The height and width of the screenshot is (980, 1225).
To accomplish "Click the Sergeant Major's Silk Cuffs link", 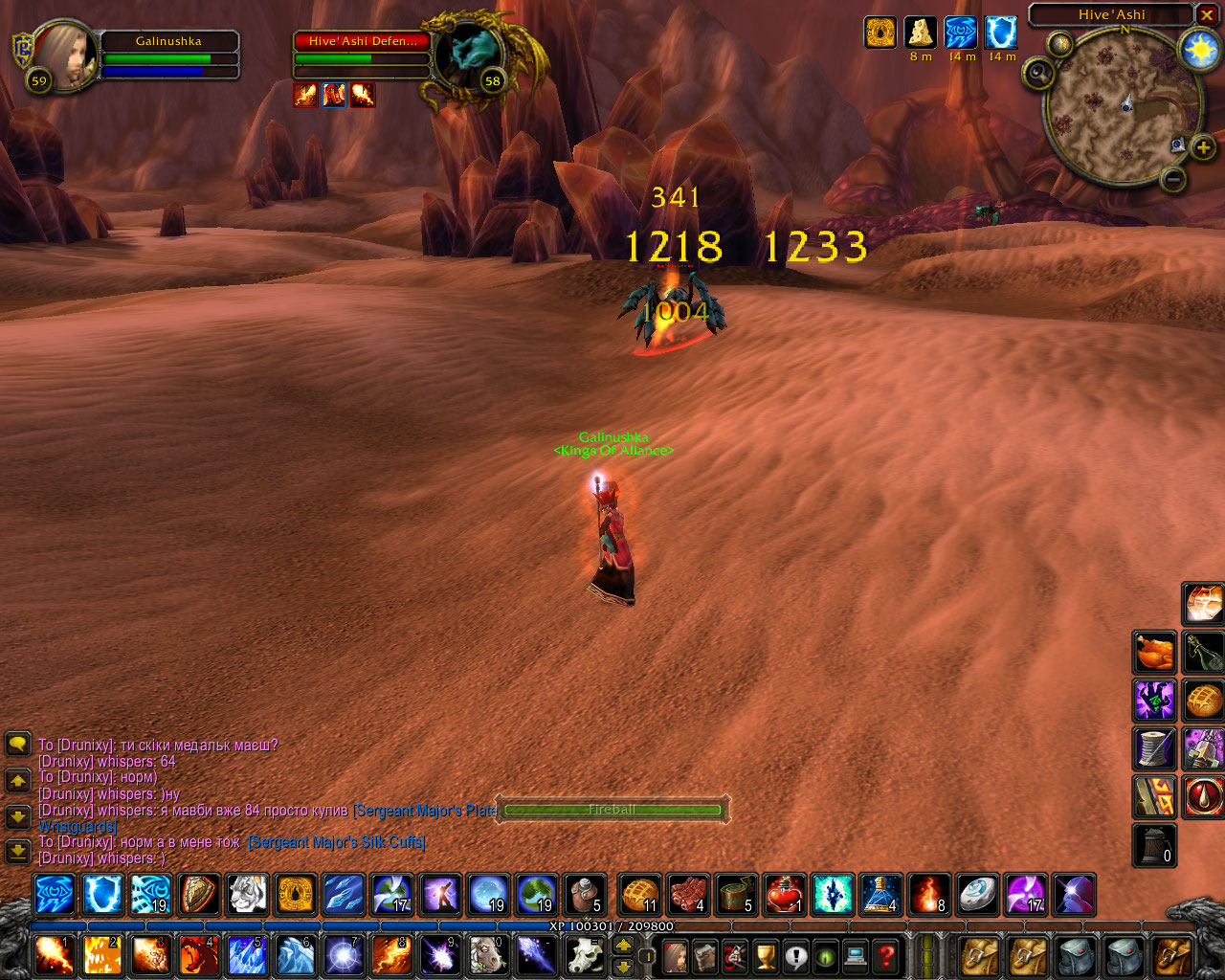I will click(x=337, y=842).
